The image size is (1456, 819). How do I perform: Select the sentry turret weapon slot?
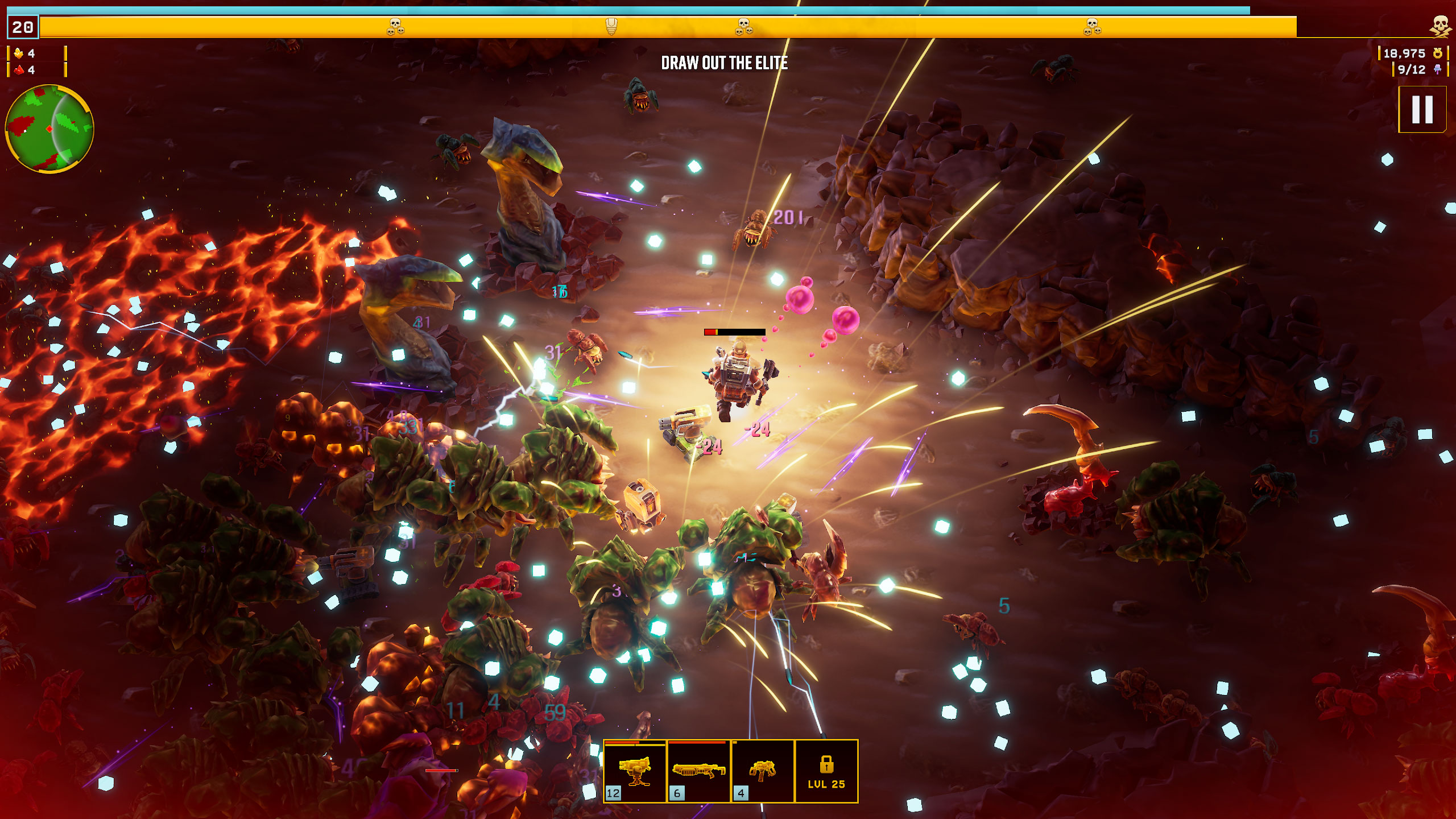[635, 771]
